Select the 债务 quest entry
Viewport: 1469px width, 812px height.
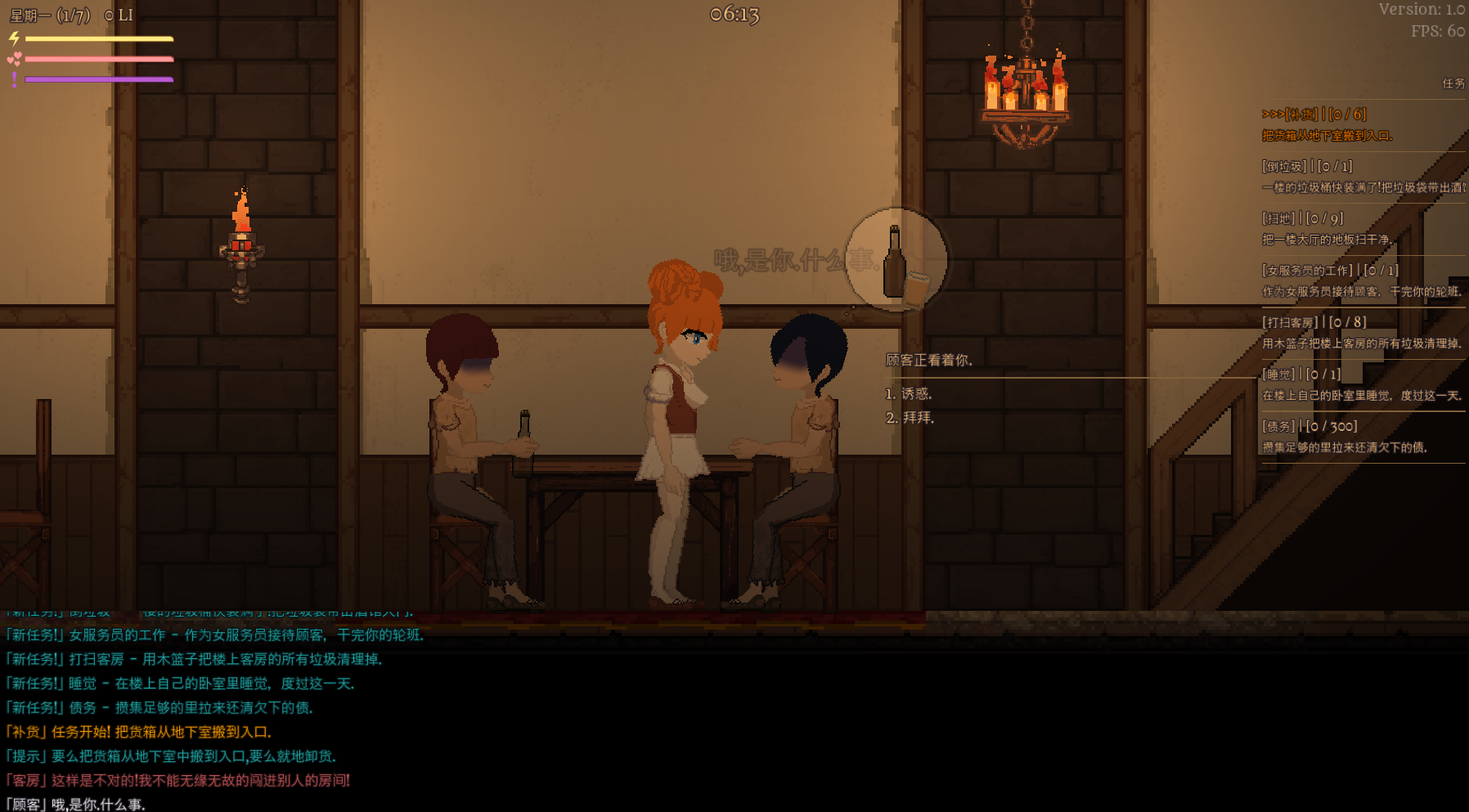1345,437
